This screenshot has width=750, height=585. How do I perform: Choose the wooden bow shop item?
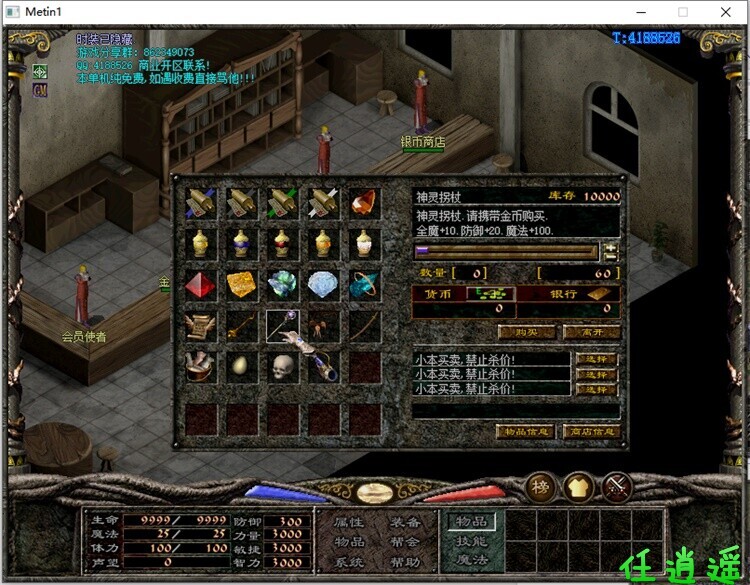tap(365, 326)
